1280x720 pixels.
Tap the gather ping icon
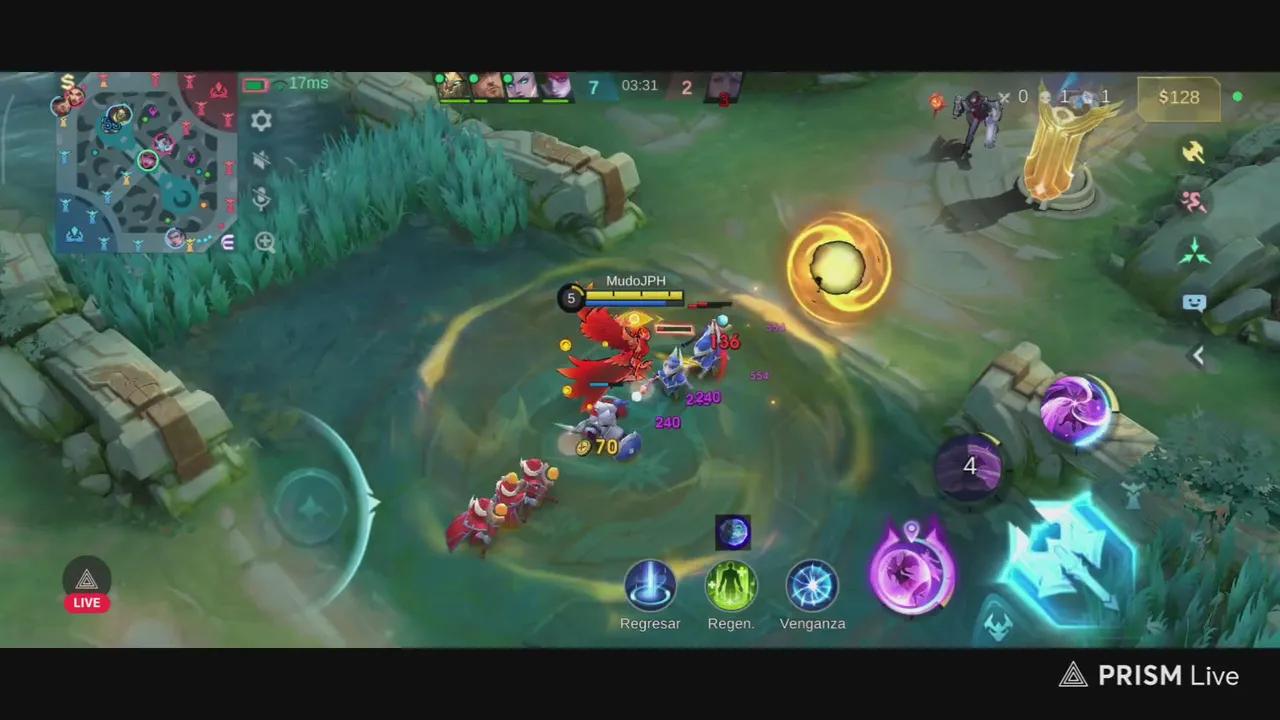tap(1195, 250)
